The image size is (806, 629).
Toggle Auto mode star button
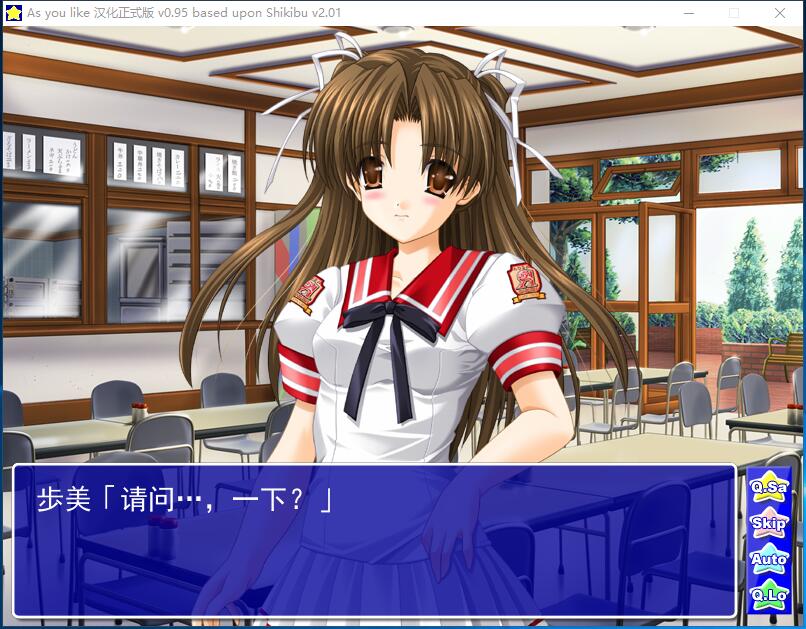768,558
